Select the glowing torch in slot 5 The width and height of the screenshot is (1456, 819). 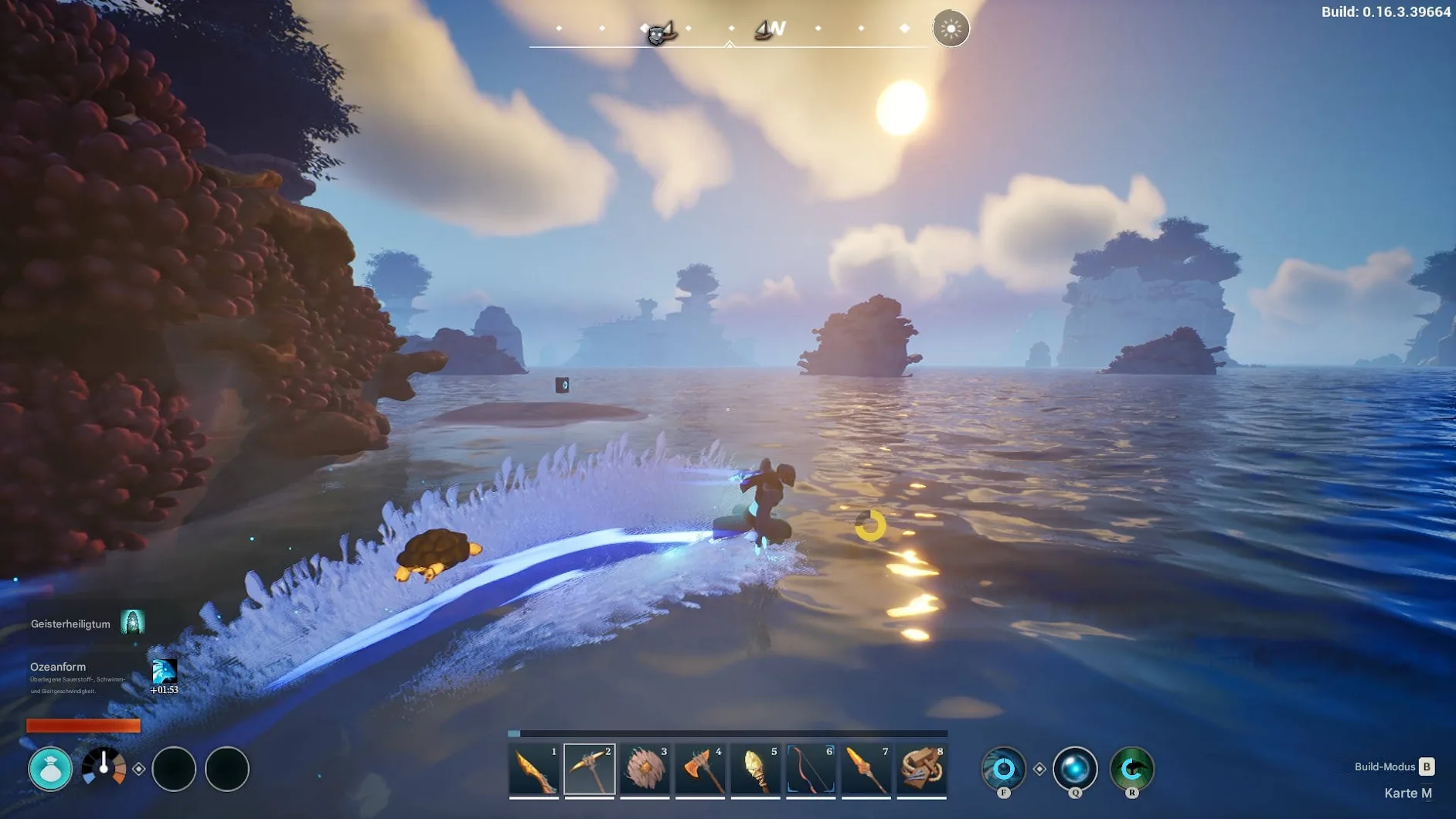[x=755, y=770]
